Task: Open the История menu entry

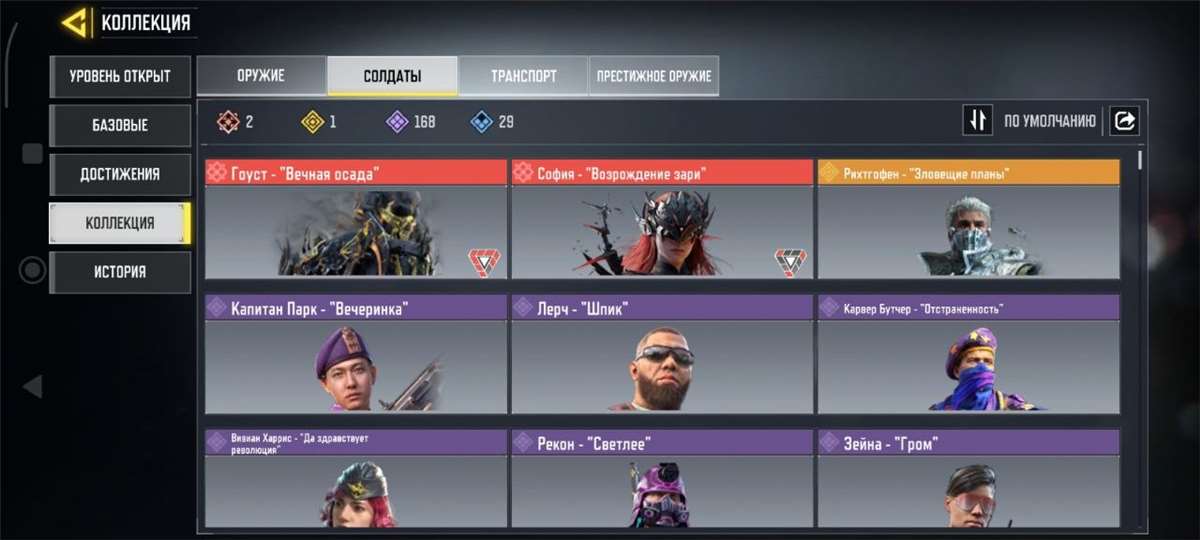Action: tap(120, 272)
